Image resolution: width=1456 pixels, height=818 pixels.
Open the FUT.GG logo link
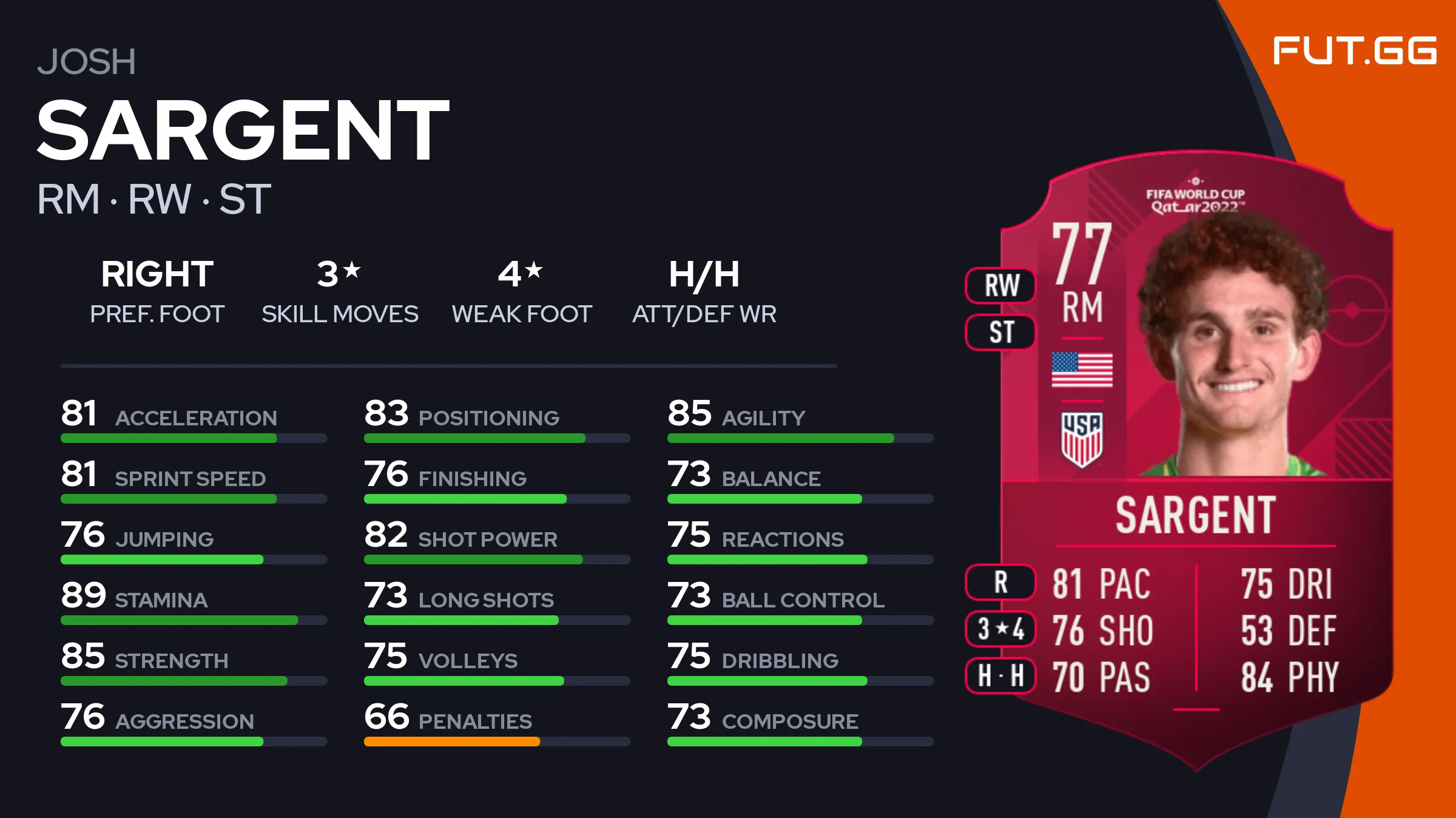pos(1354,50)
